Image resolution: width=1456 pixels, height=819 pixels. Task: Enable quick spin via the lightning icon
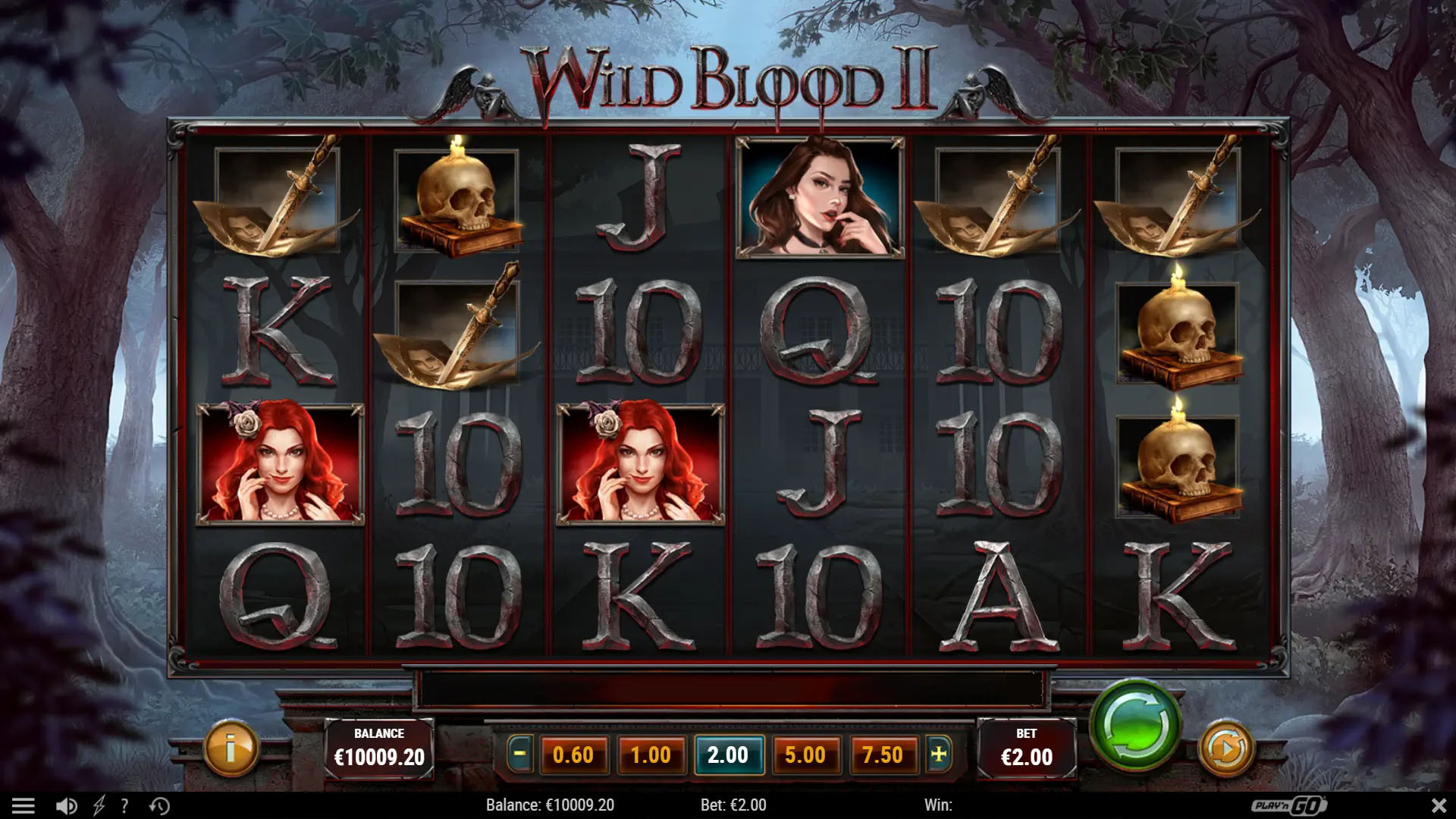coord(97,806)
